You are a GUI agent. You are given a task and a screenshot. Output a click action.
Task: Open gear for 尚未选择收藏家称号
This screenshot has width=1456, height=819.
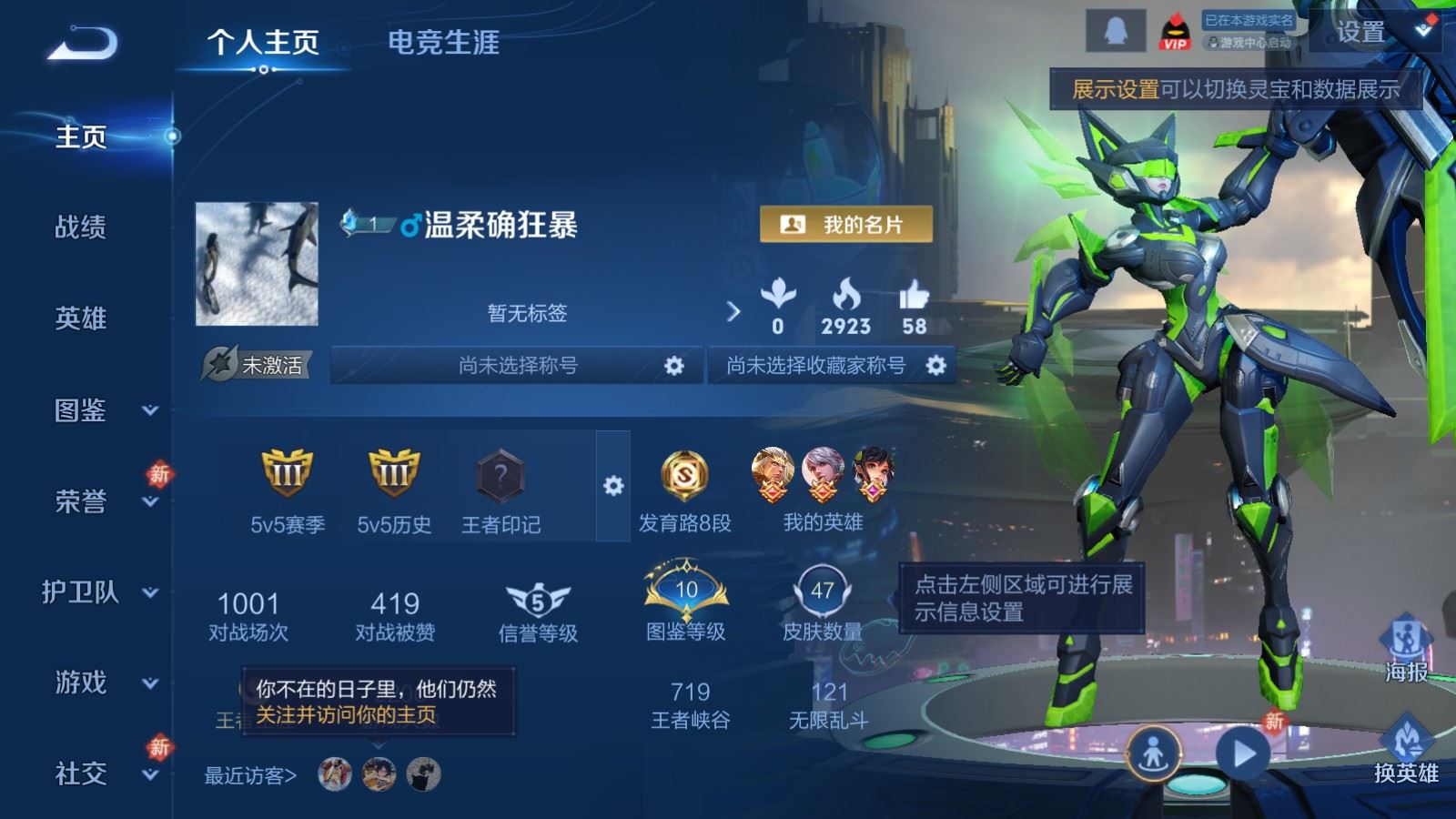(935, 366)
